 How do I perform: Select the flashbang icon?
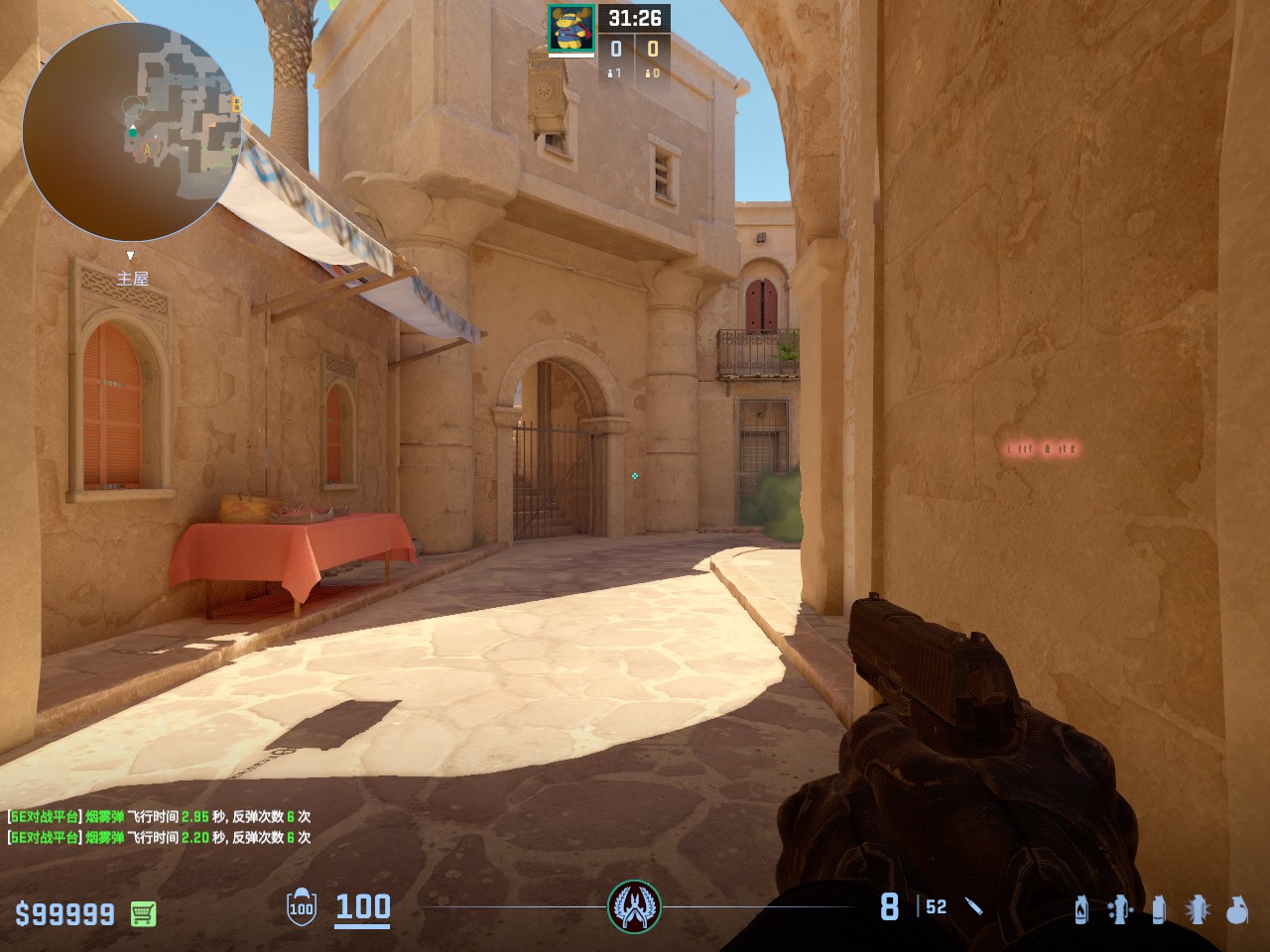click(1198, 908)
